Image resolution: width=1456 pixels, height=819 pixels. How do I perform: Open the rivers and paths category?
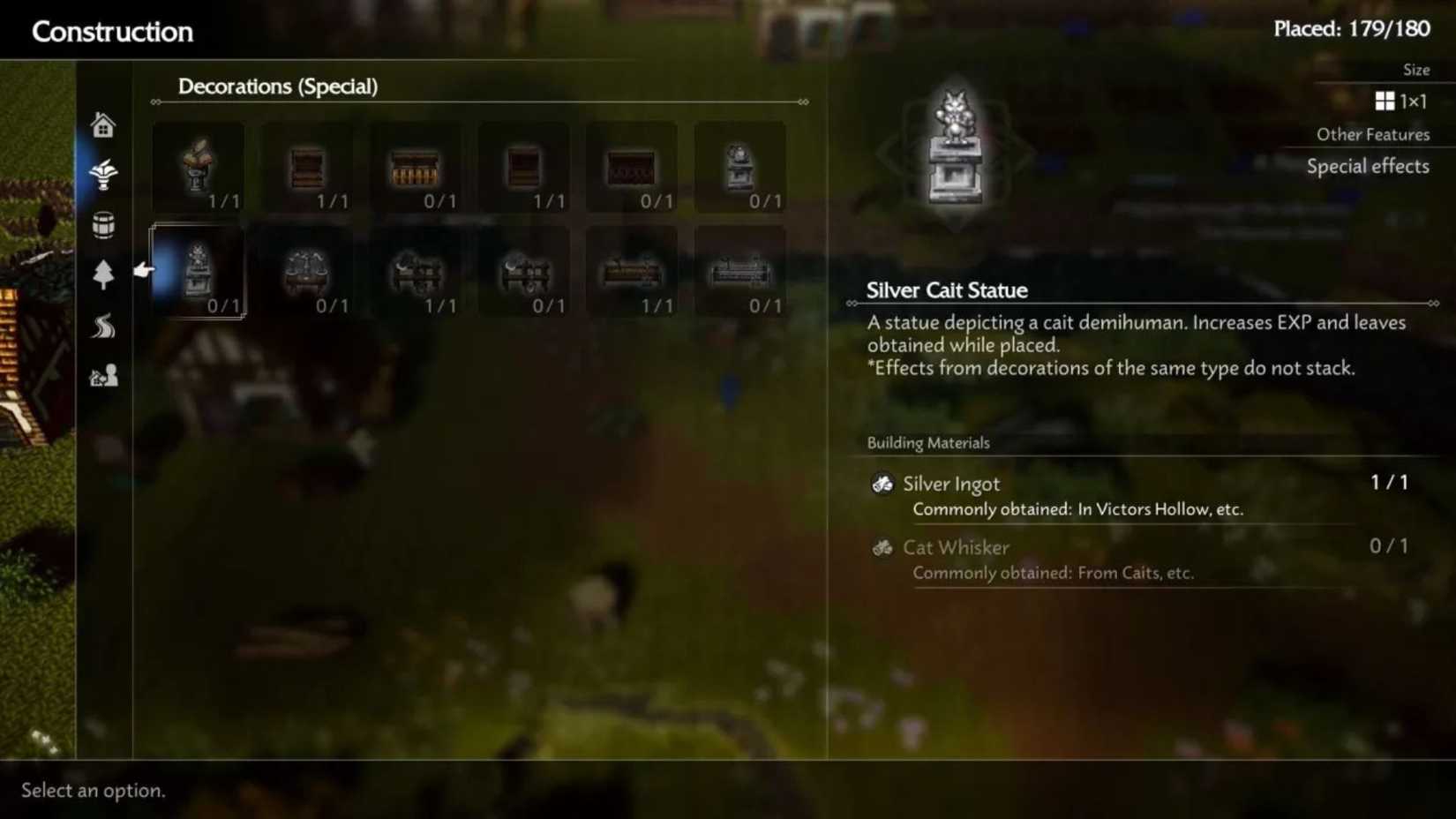(103, 327)
